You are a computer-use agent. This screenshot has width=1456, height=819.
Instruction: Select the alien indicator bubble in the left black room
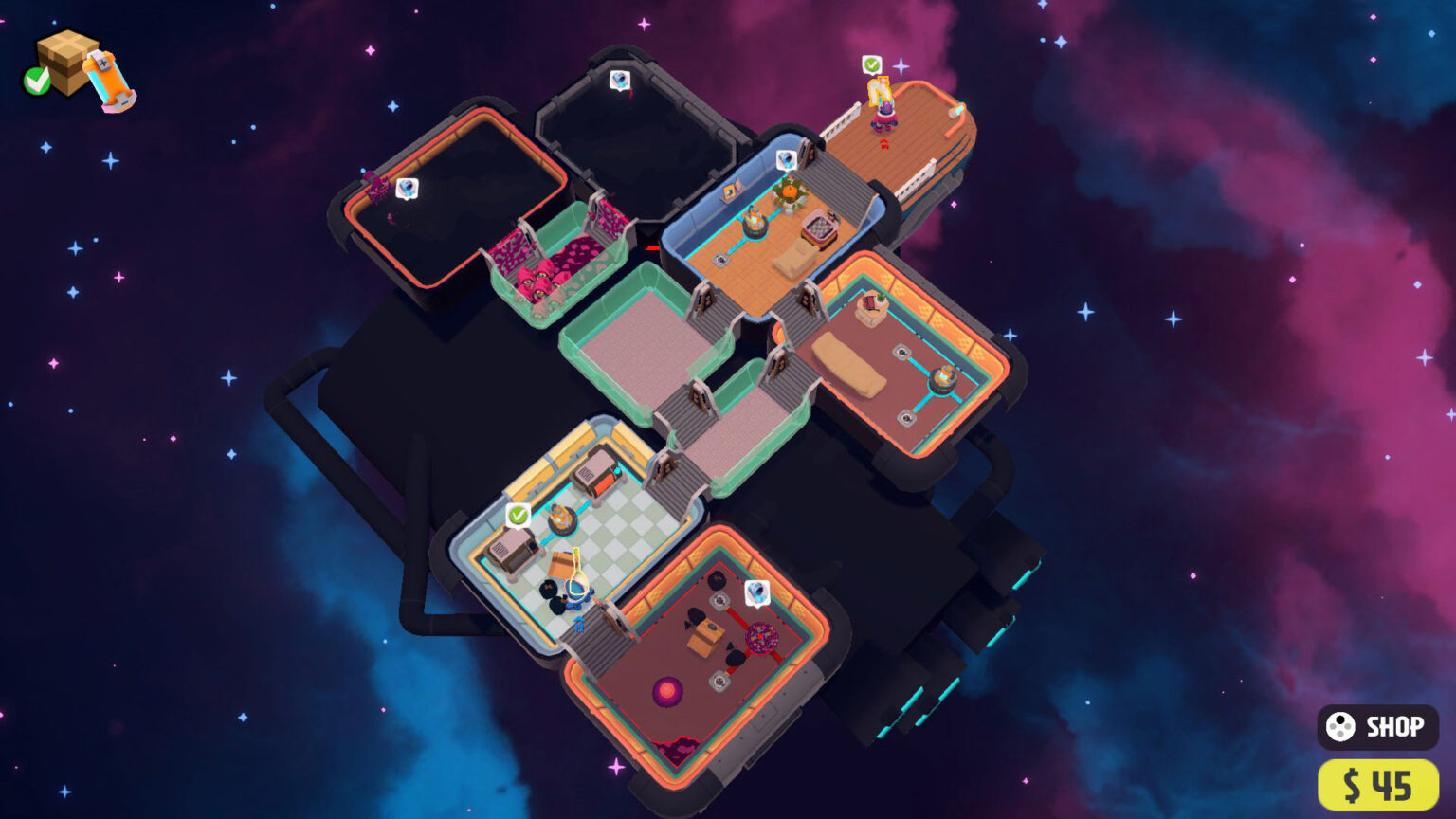(x=408, y=186)
